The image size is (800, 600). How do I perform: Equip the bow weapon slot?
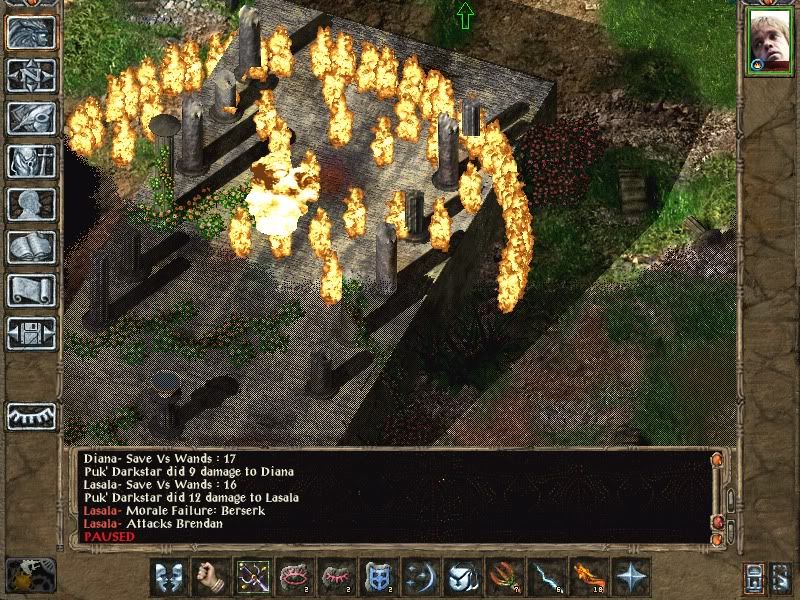tap(252, 577)
